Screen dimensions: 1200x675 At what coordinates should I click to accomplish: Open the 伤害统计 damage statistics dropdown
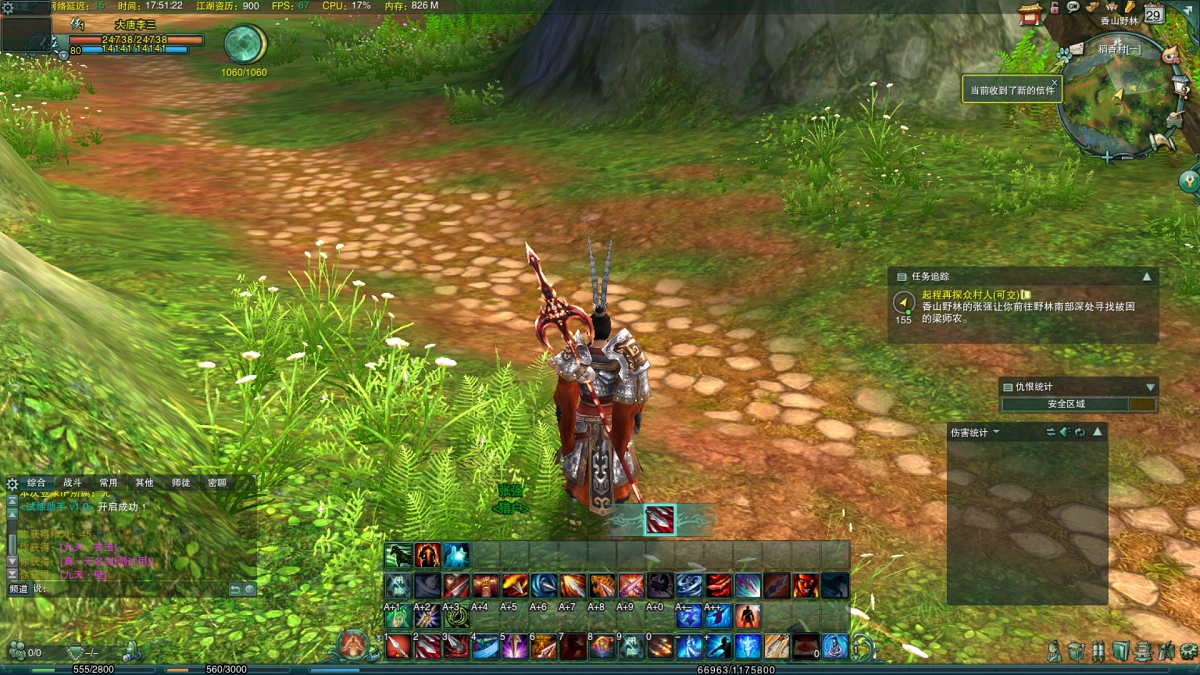997,433
